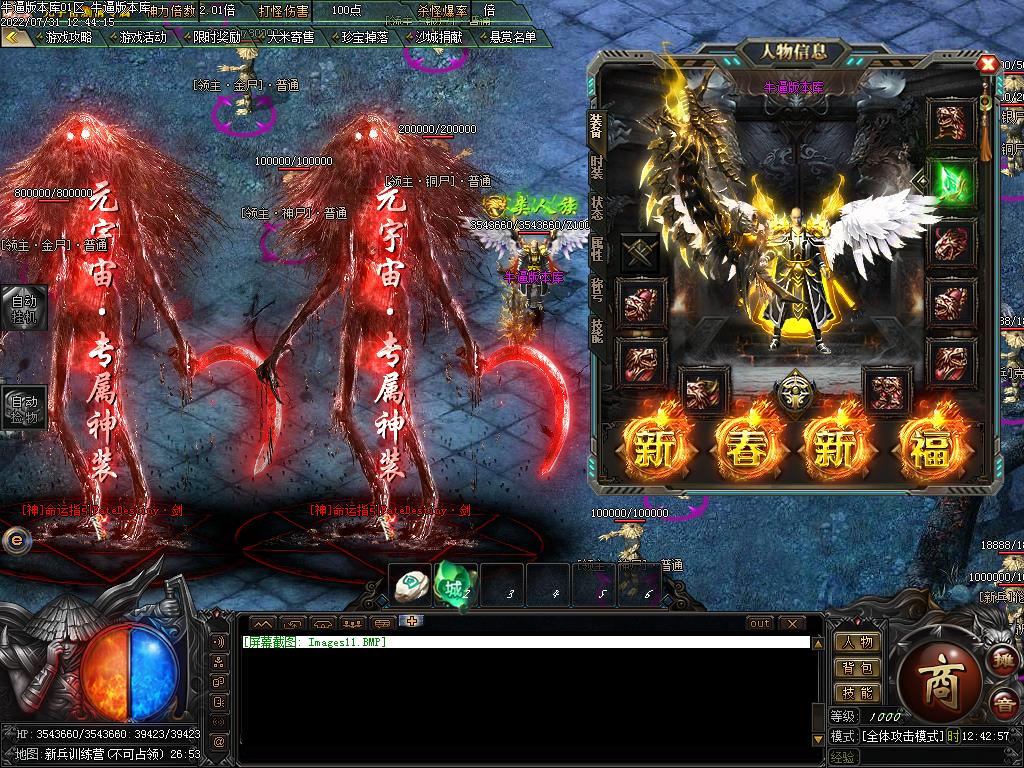Toggle the 自动挂机 auto-combat button

pyautogui.click(x=23, y=307)
